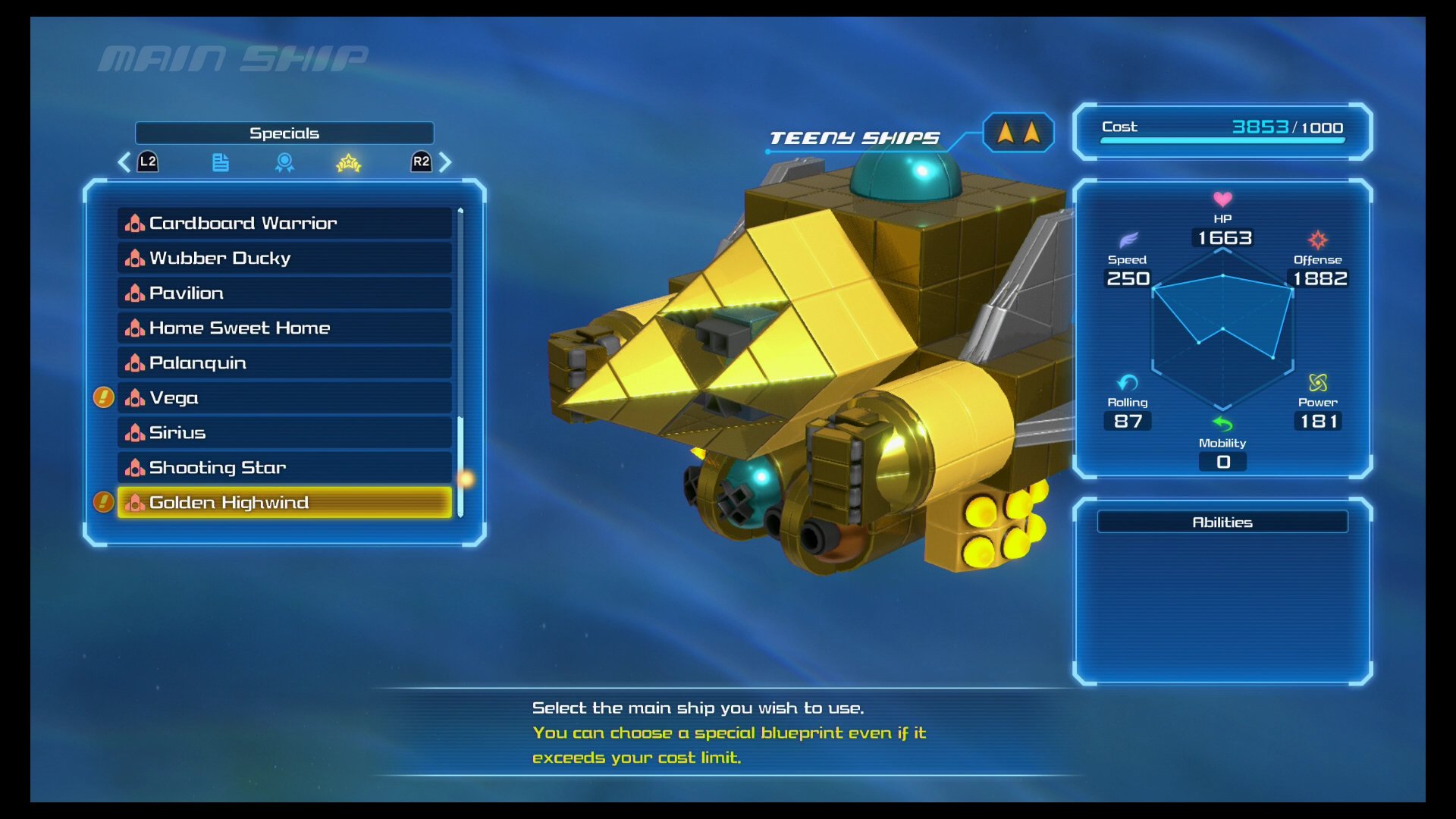This screenshot has height=819, width=1456.
Task: Open the blue ribbon medal tab
Action: 284,162
